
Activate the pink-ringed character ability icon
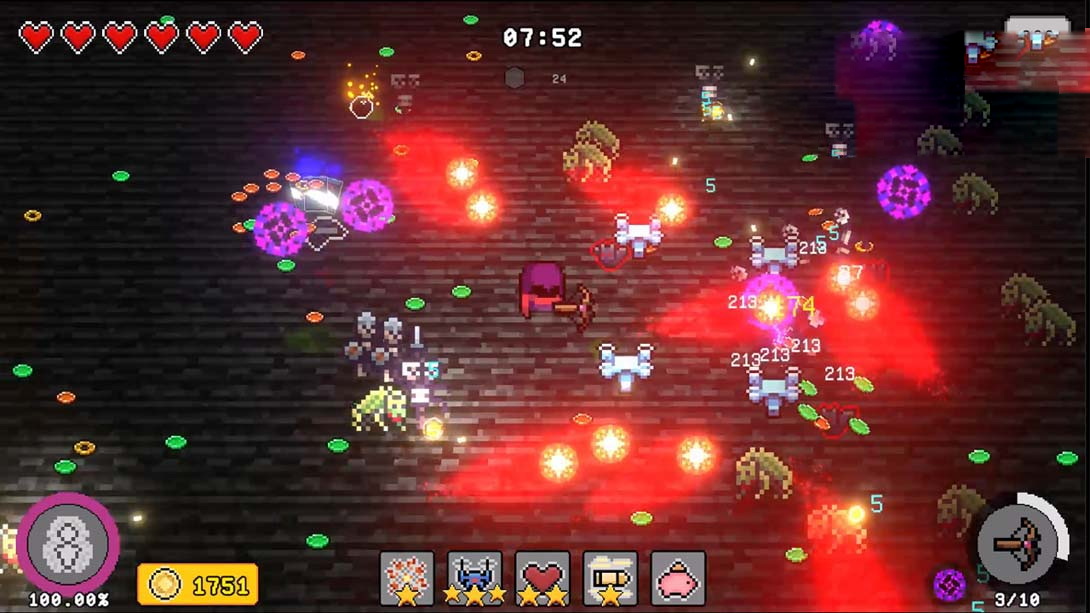coord(68,545)
